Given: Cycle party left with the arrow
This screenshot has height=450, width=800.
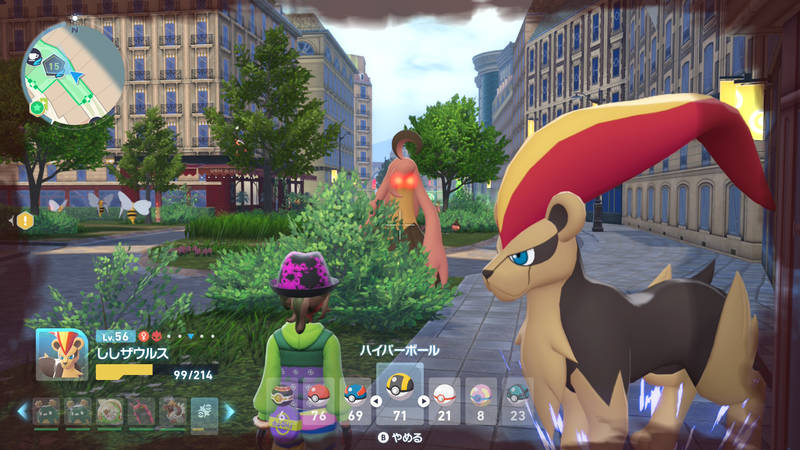Looking at the screenshot, I should point(21,411).
